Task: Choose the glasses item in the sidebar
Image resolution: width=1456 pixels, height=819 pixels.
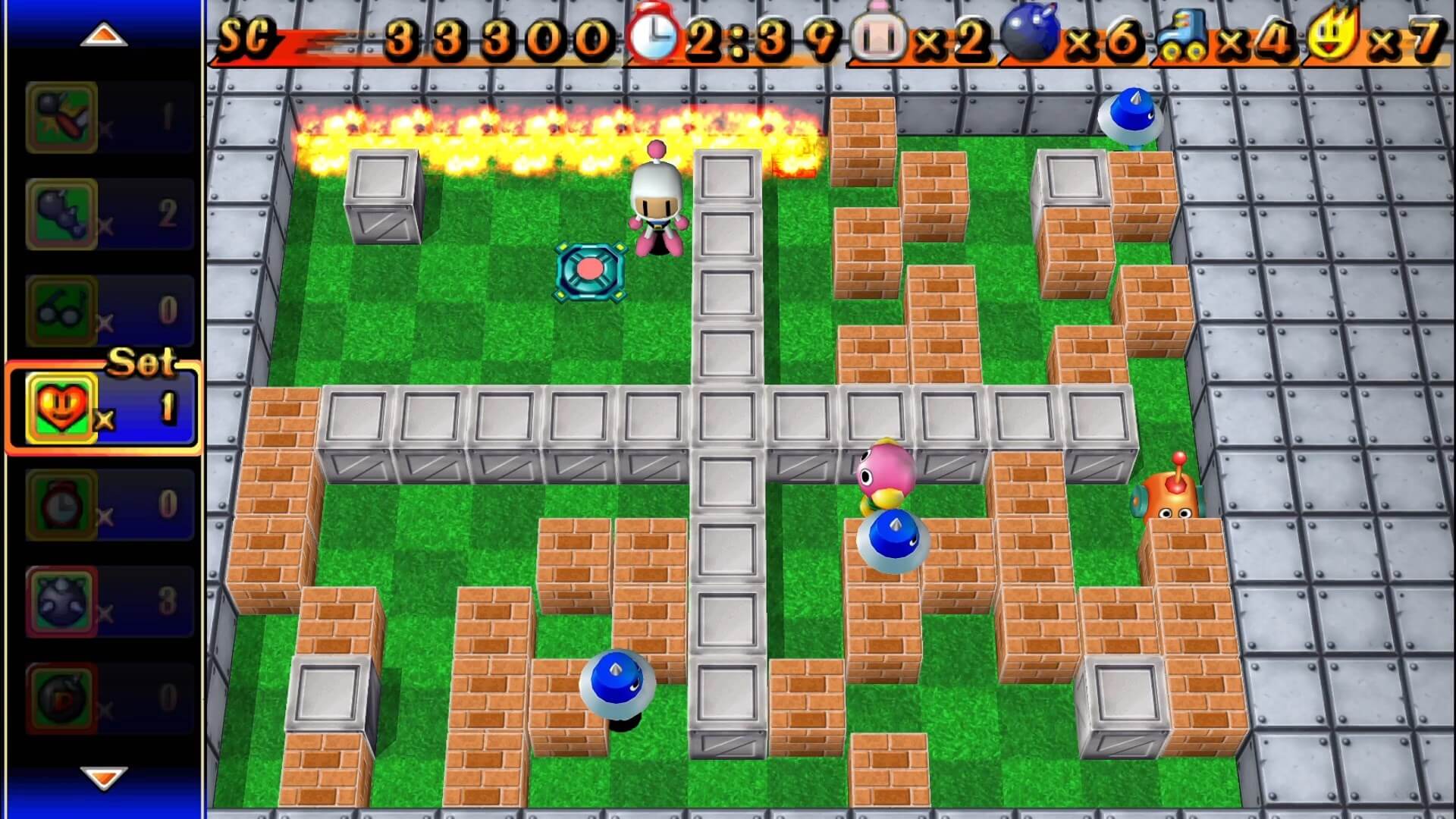Action: click(61, 311)
